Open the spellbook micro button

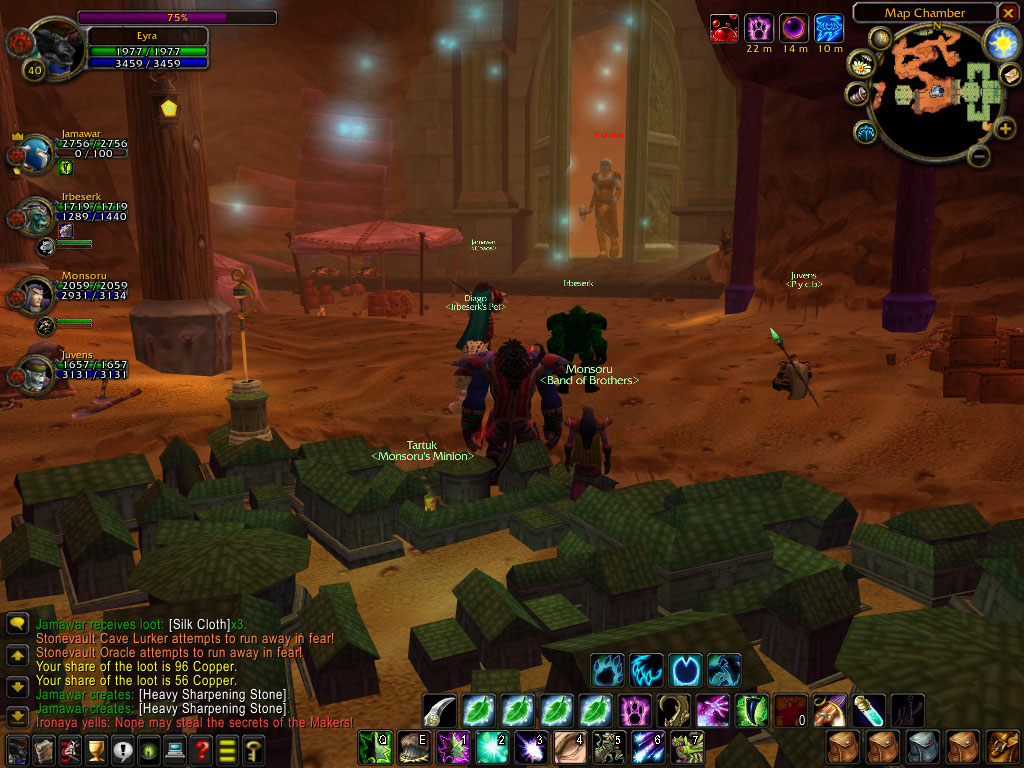coord(44,749)
